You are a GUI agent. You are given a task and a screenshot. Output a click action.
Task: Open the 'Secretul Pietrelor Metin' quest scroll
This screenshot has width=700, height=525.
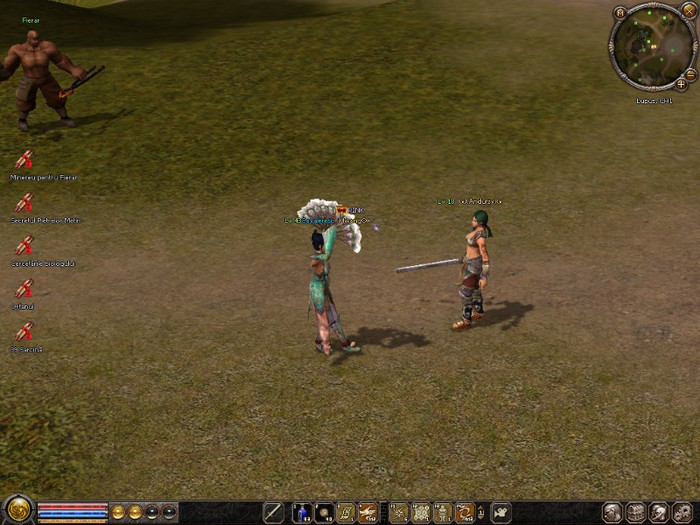pos(24,202)
